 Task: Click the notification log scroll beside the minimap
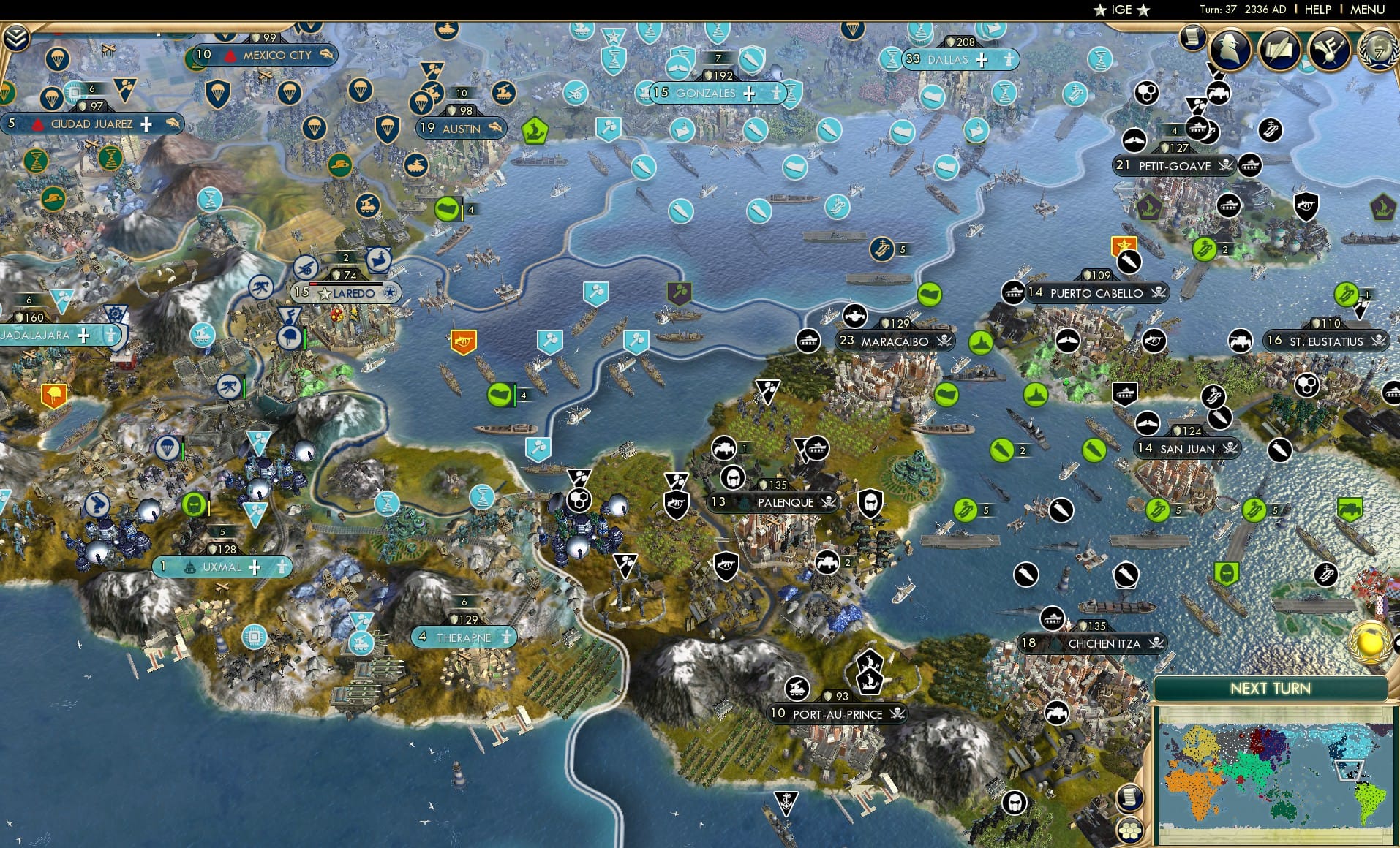point(1129,798)
